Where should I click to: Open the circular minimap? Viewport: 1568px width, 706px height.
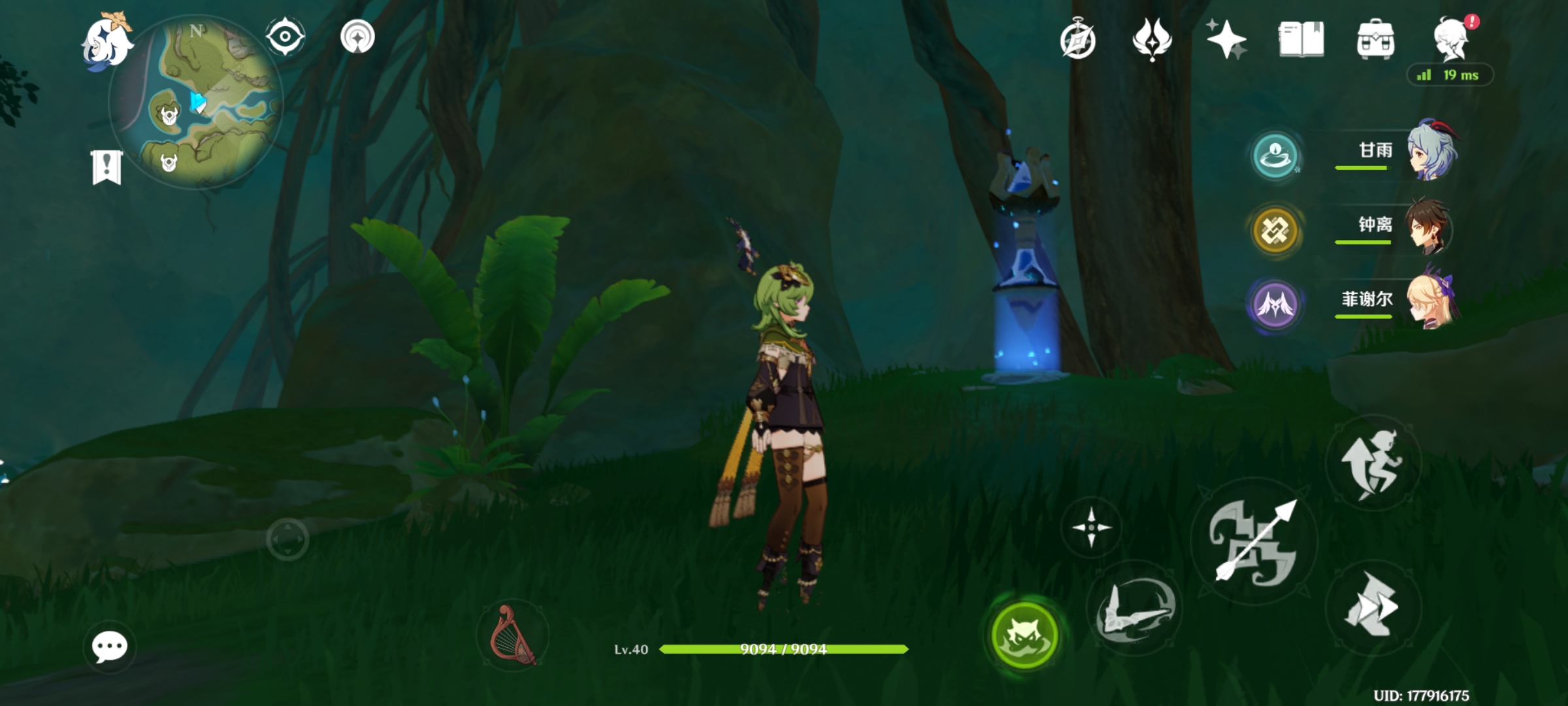(196, 103)
